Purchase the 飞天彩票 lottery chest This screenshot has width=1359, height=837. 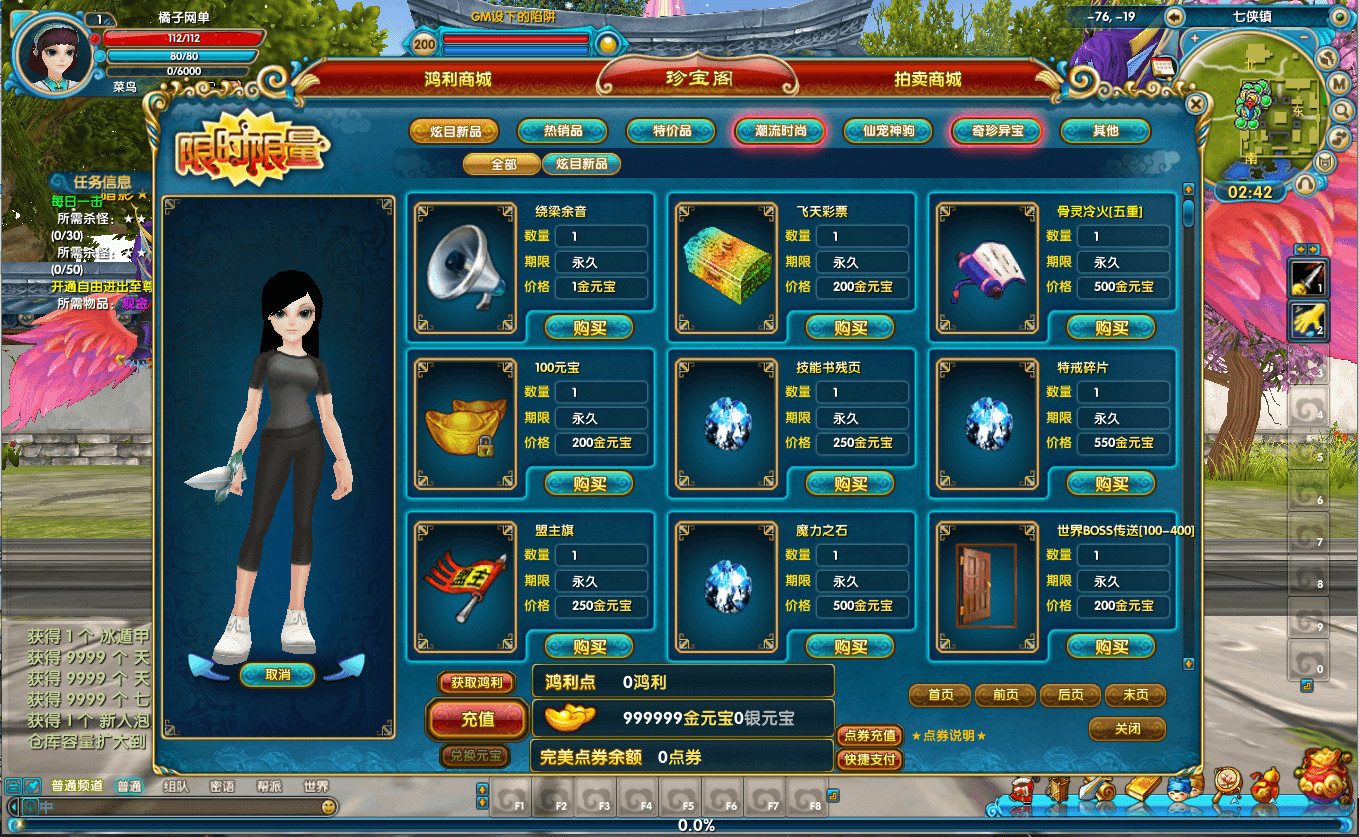point(850,328)
